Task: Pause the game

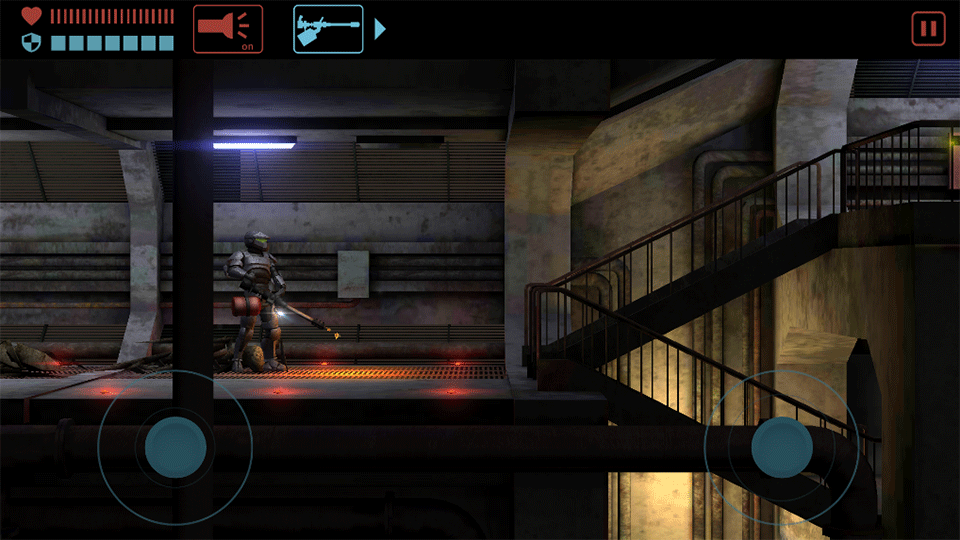Action: pos(928,29)
